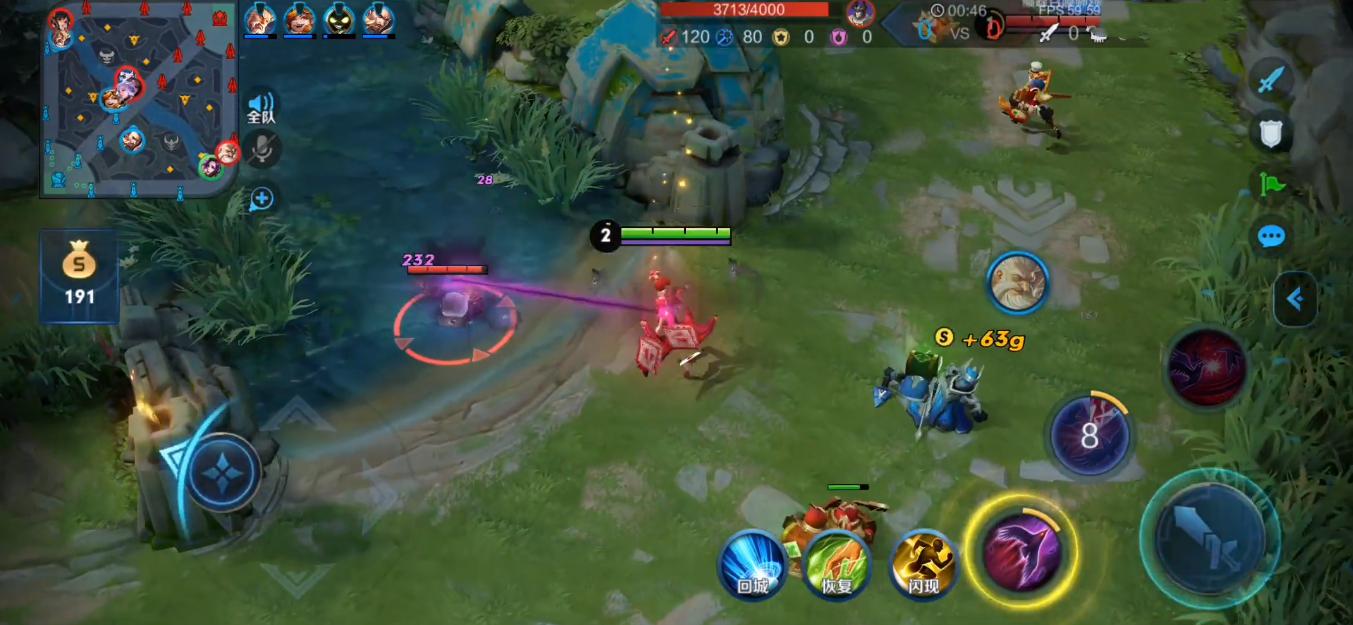Select the eagle hero portrait target

(1018, 283)
